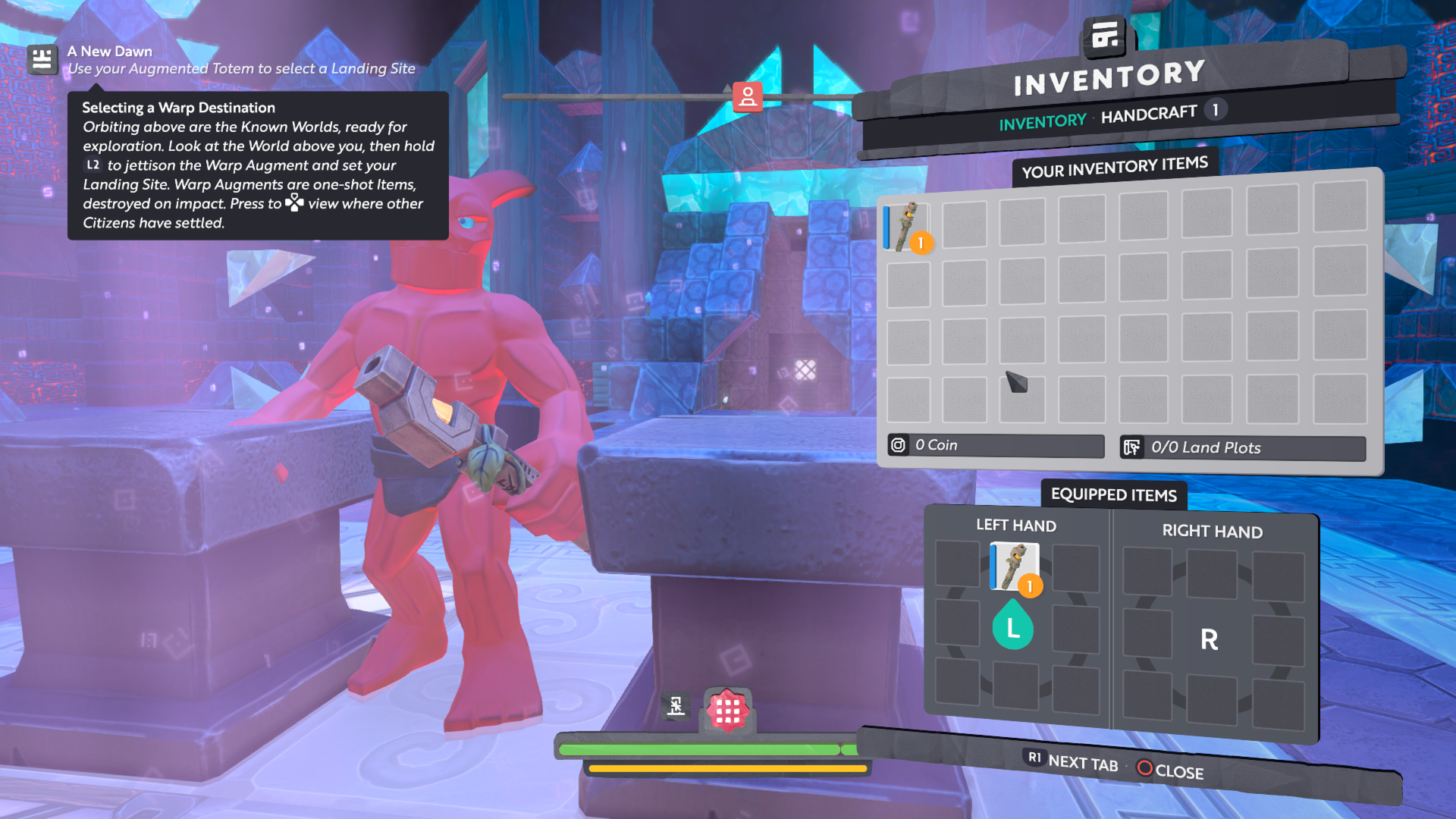
Task: Click the small beacon icon left of the starburst
Action: coord(675,707)
